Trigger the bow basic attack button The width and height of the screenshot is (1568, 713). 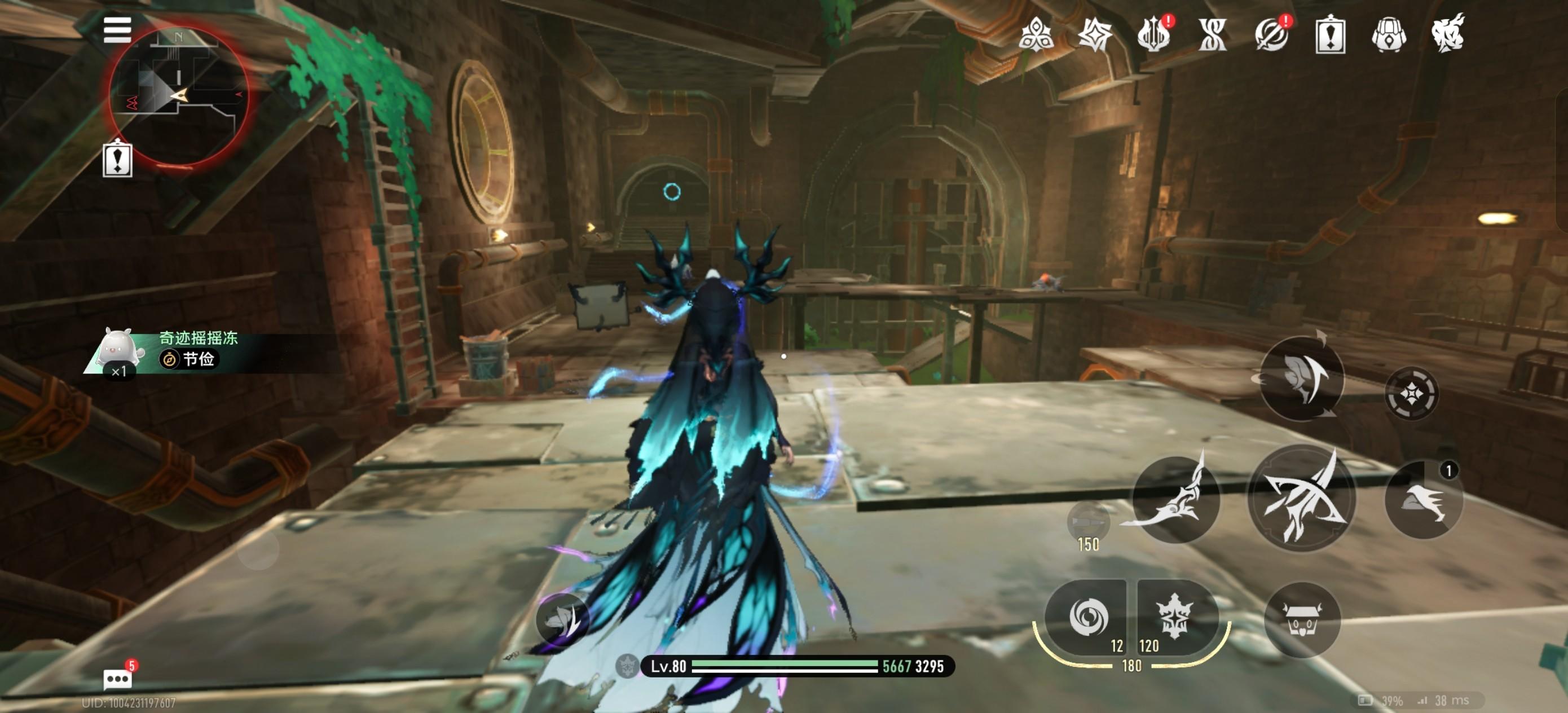click(x=1301, y=498)
